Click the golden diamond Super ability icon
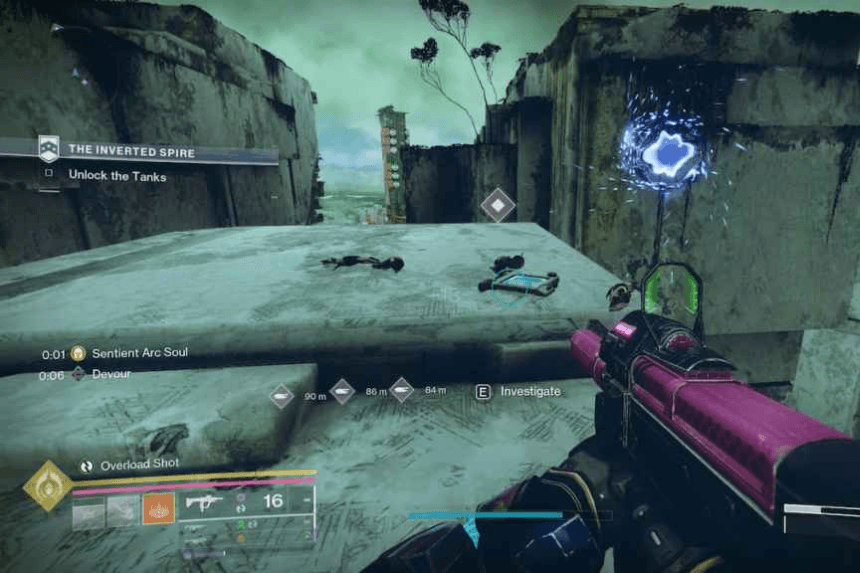This screenshot has height=573, width=860. pos(46,486)
